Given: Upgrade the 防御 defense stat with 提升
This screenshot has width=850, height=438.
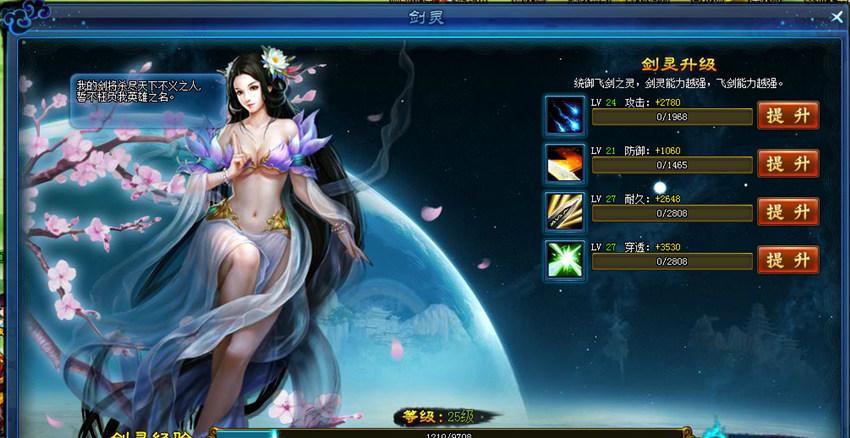Looking at the screenshot, I should (788, 164).
